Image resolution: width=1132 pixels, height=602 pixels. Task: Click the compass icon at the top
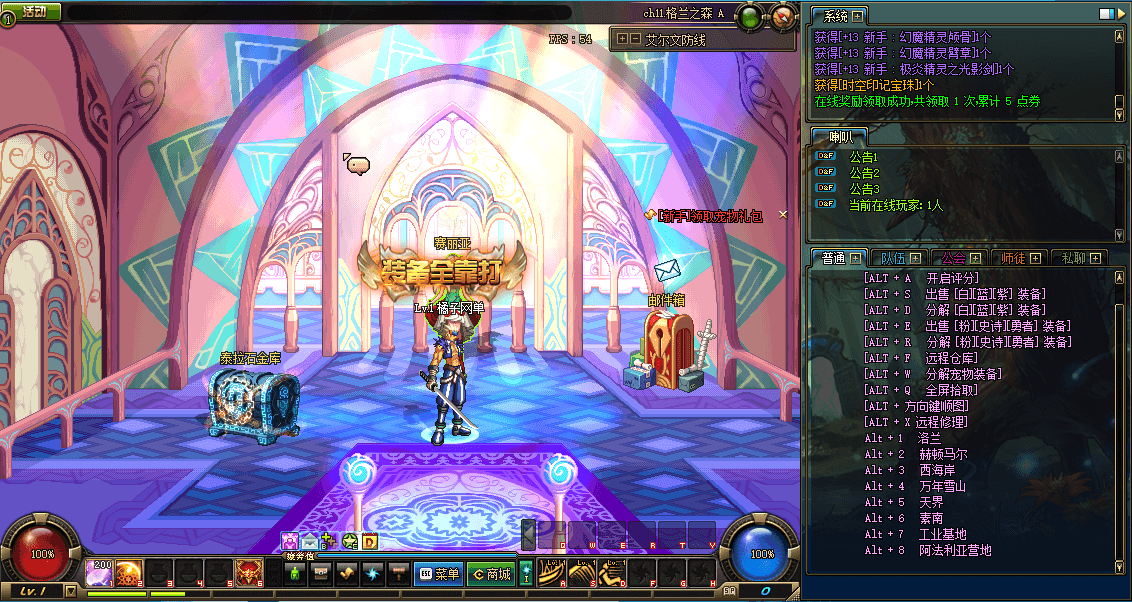click(x=784, y=16)
